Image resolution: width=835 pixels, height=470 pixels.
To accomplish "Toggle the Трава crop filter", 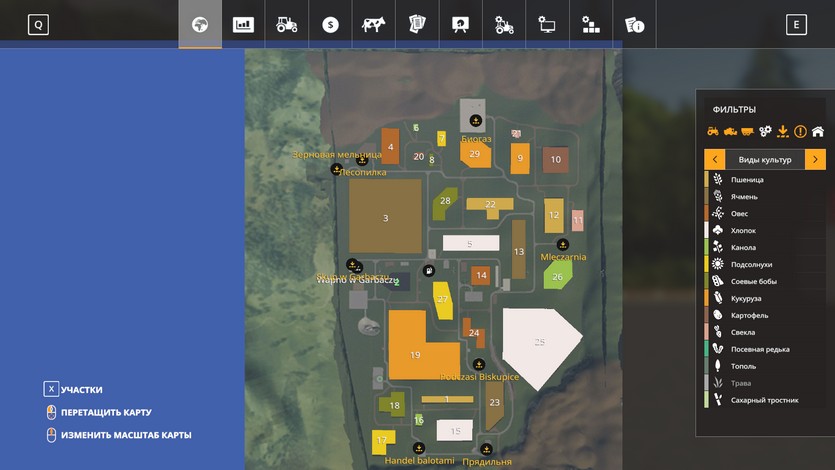I will coord(741,383).
